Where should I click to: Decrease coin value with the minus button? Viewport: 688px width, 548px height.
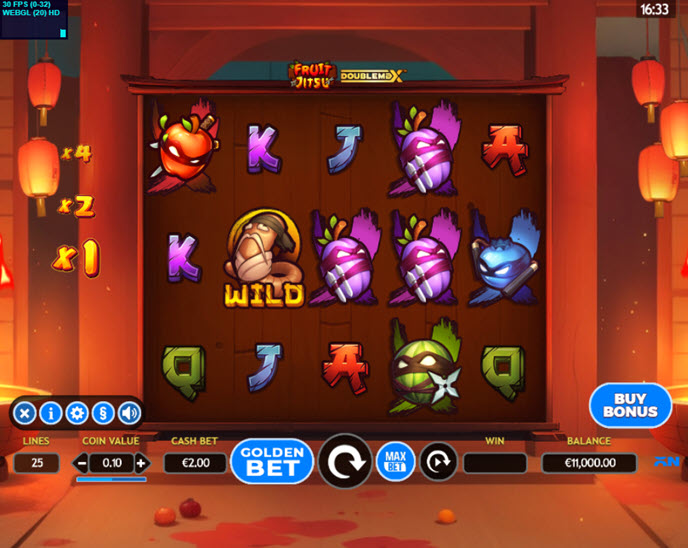tap(82, 463)
